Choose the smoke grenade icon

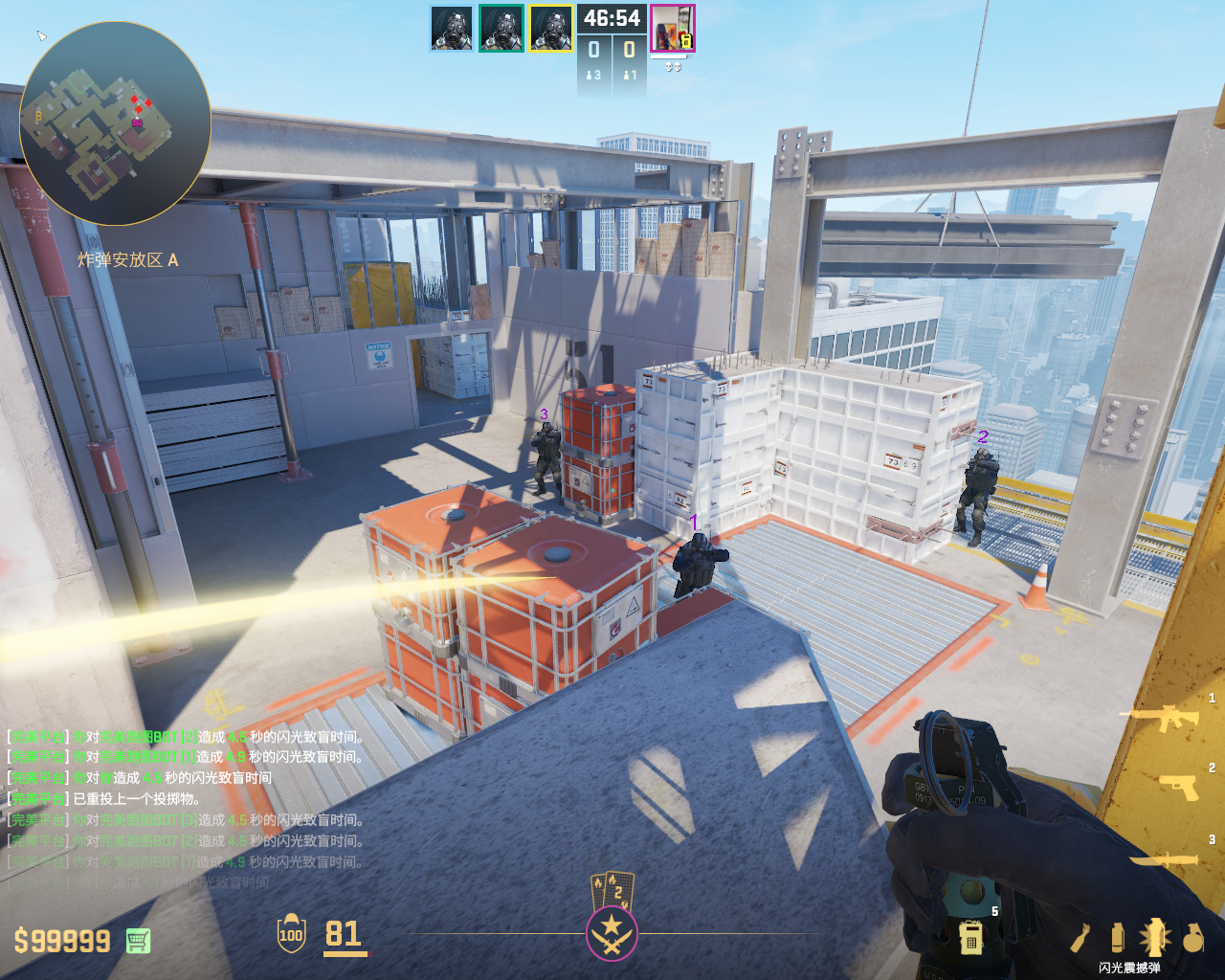click(1117, 938)
